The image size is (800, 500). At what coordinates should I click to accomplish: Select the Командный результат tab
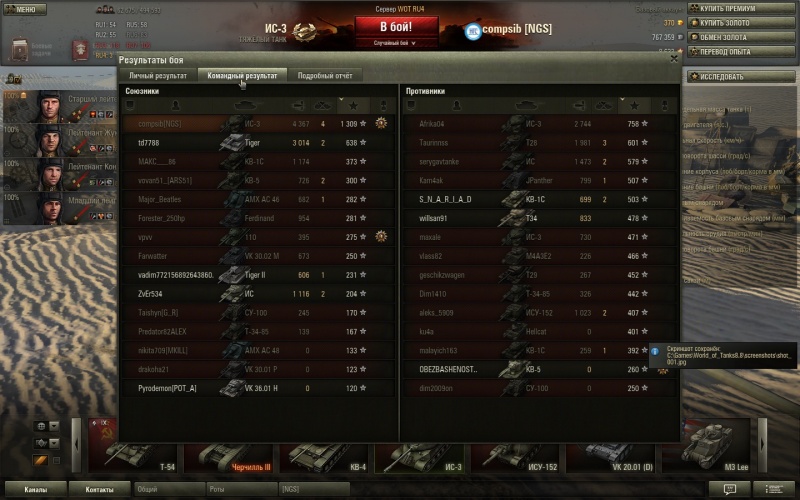point(241,75)
